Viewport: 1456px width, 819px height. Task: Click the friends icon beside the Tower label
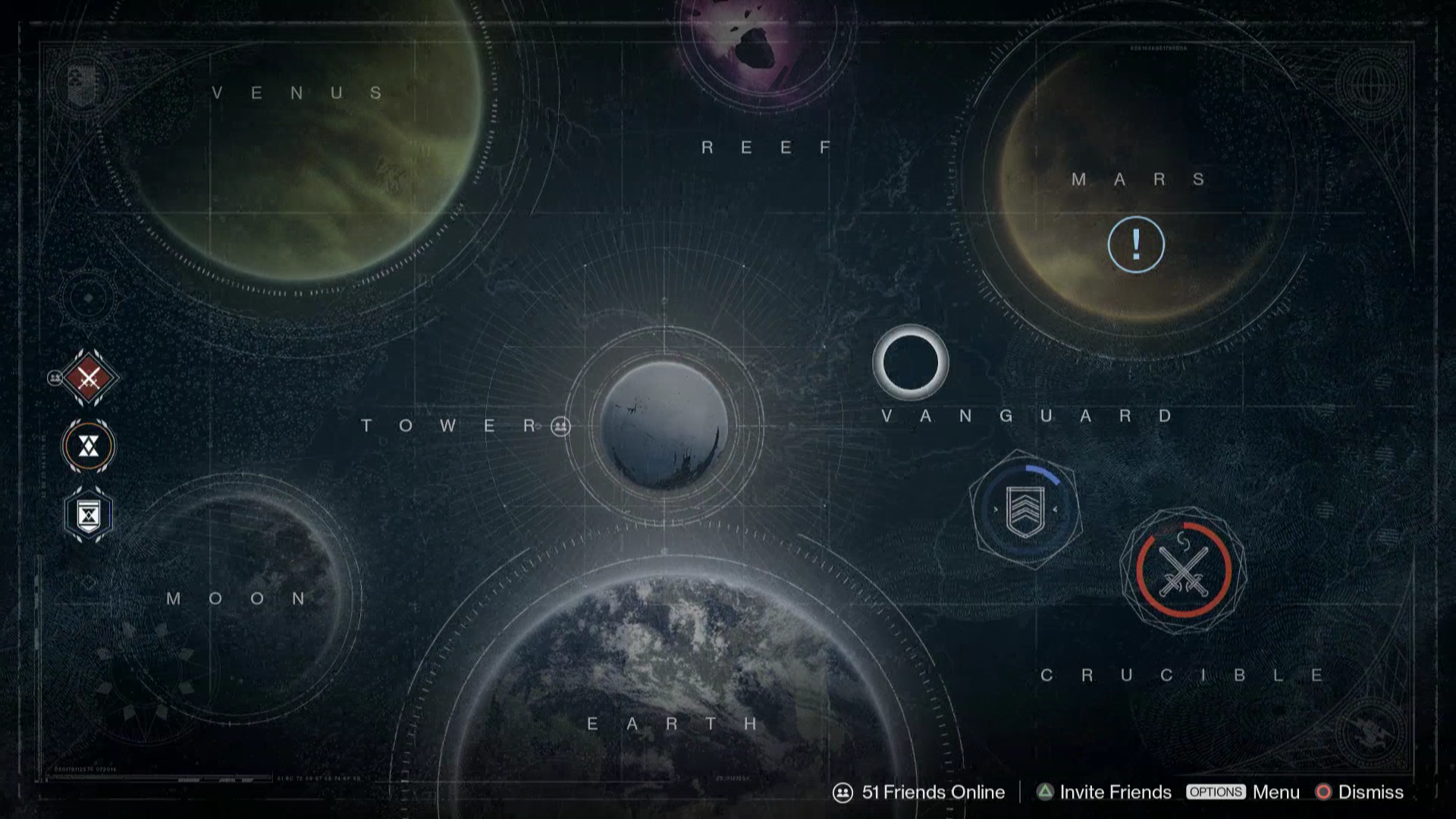[560, 426]
